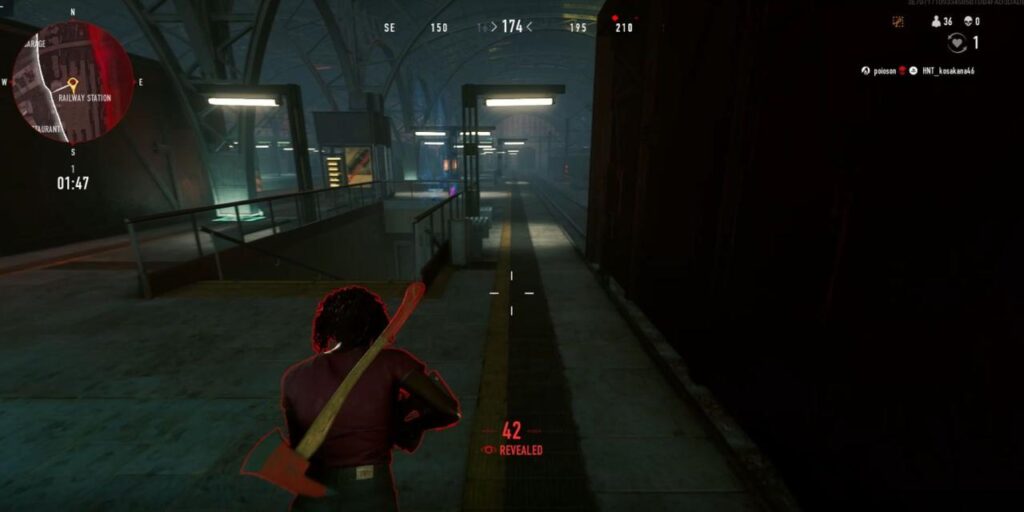Open the circular Railway Station minimap

pyautogui.click(x=73, y=83)
